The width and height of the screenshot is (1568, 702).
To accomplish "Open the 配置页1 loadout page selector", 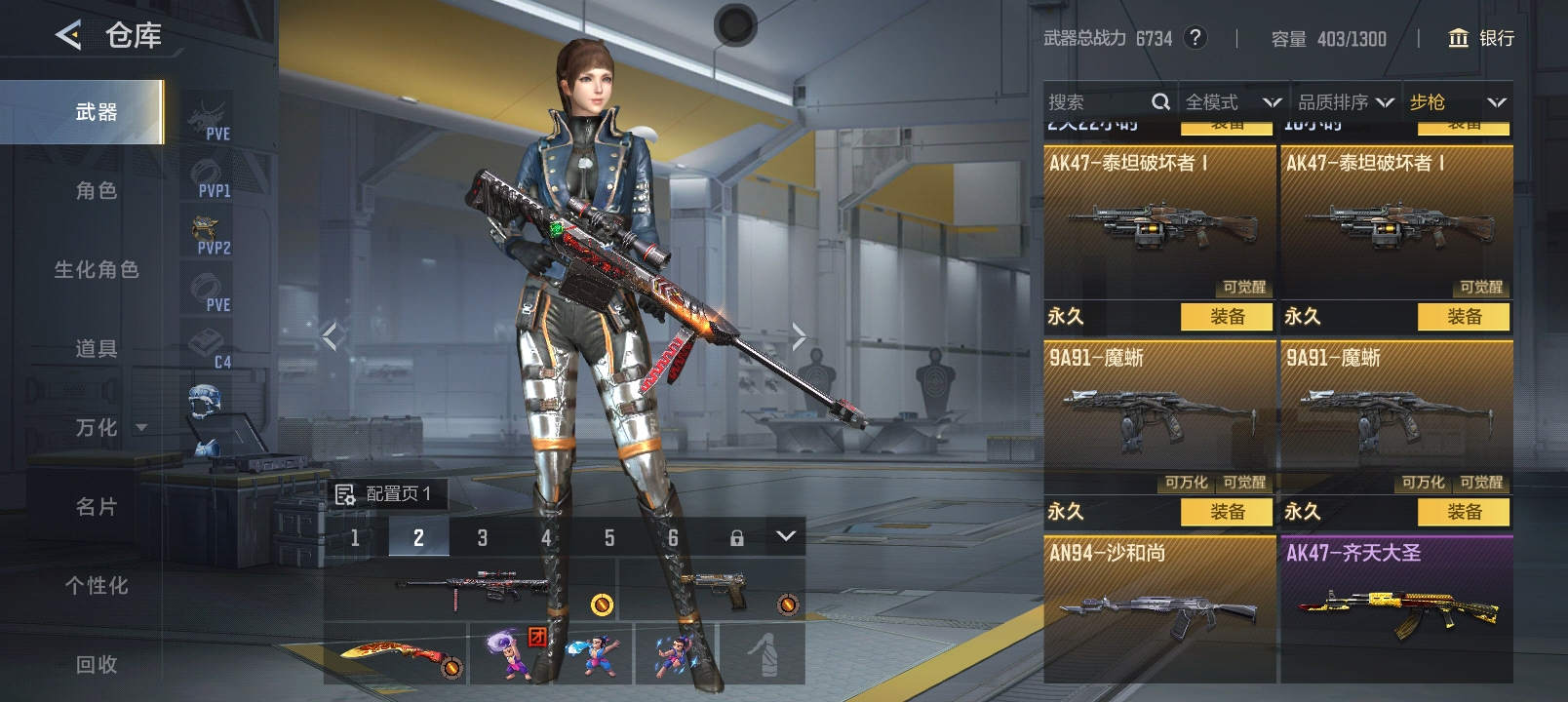I will [x=386, y=494].
